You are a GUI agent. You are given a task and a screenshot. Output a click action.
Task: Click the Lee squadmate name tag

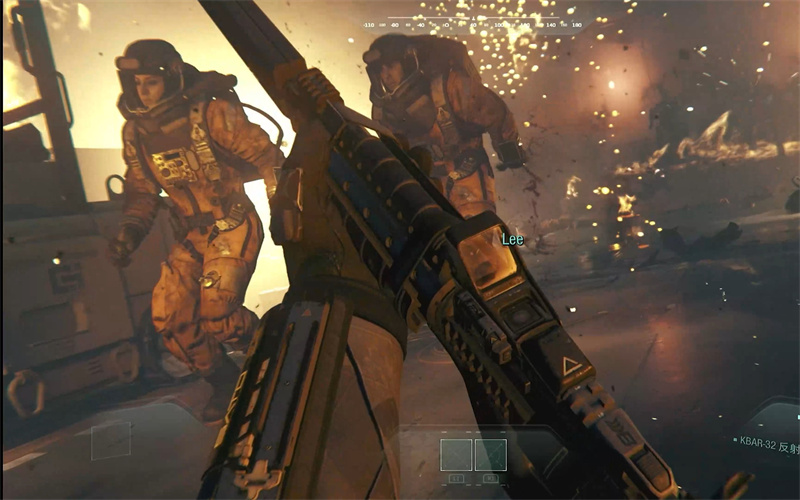511,240
